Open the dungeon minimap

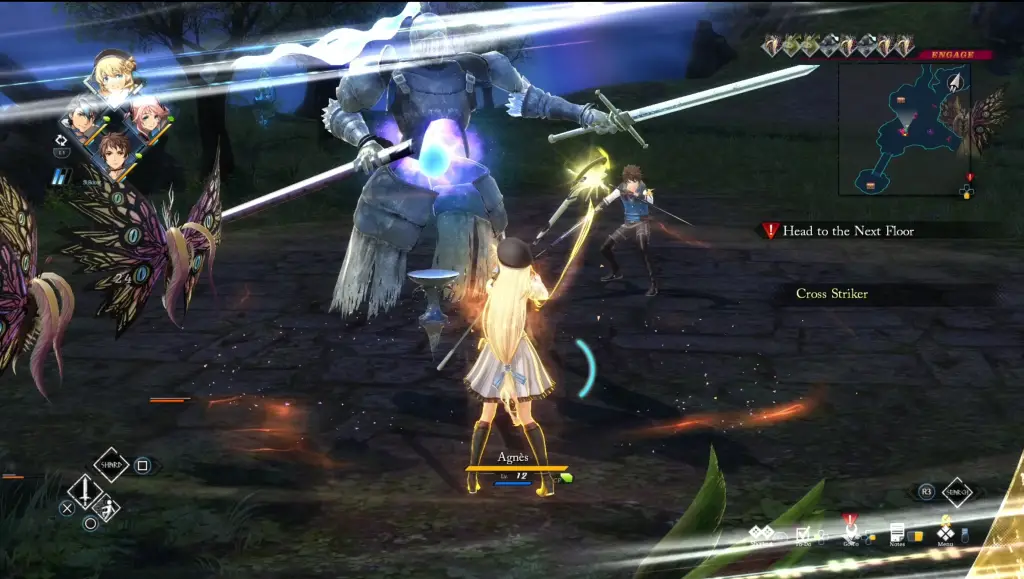(903, 128)
